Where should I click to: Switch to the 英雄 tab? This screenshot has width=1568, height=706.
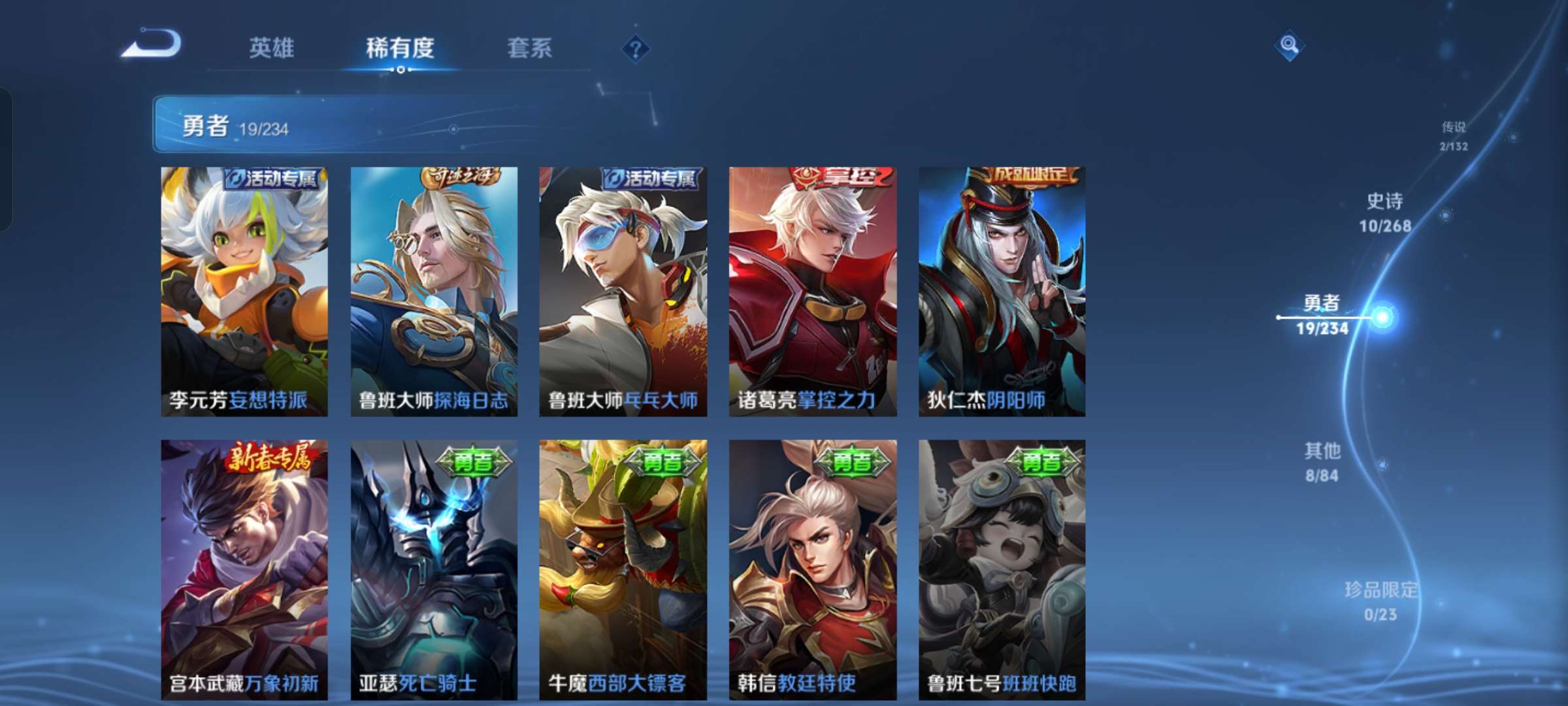click(x=273, y=49)
